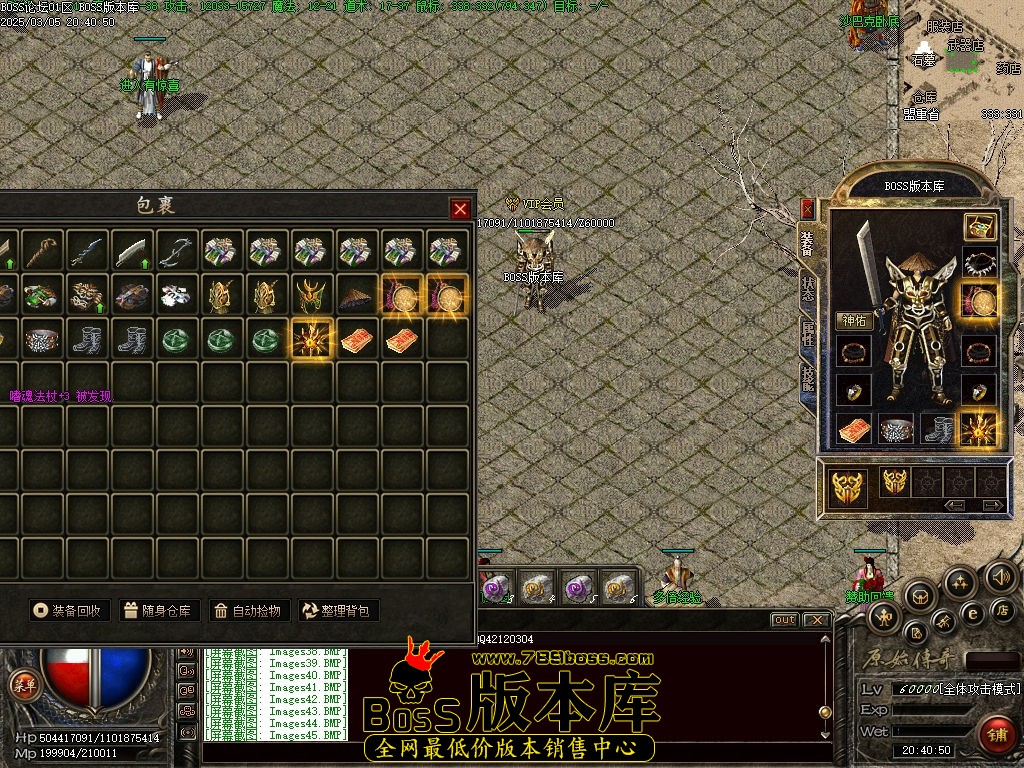Click the speaker sound button

click(x=1000, y=576)
